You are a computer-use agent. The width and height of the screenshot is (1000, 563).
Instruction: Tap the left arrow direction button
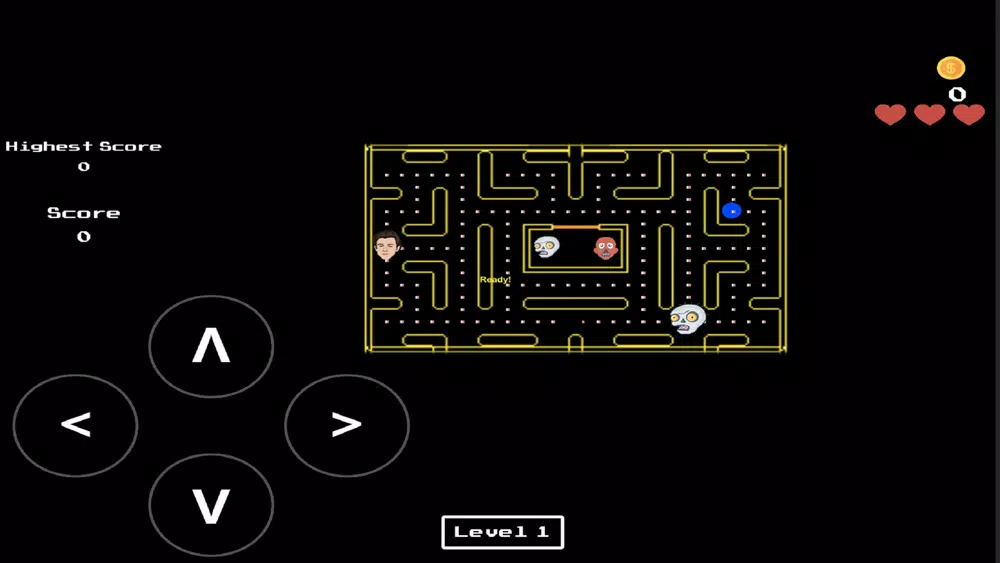(x=75, y=425)
